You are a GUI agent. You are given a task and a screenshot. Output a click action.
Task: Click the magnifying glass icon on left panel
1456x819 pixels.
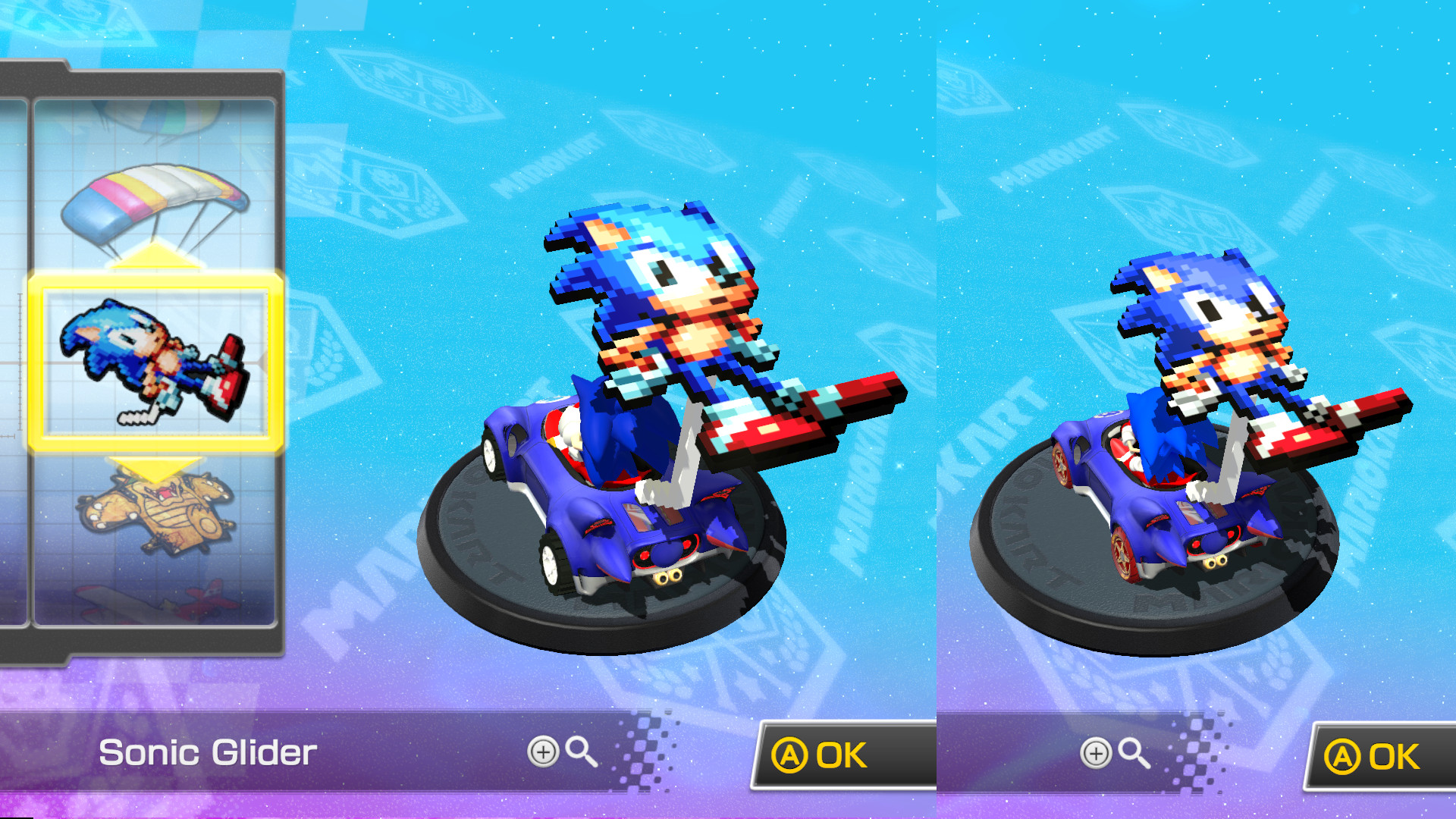click(582, 752)
